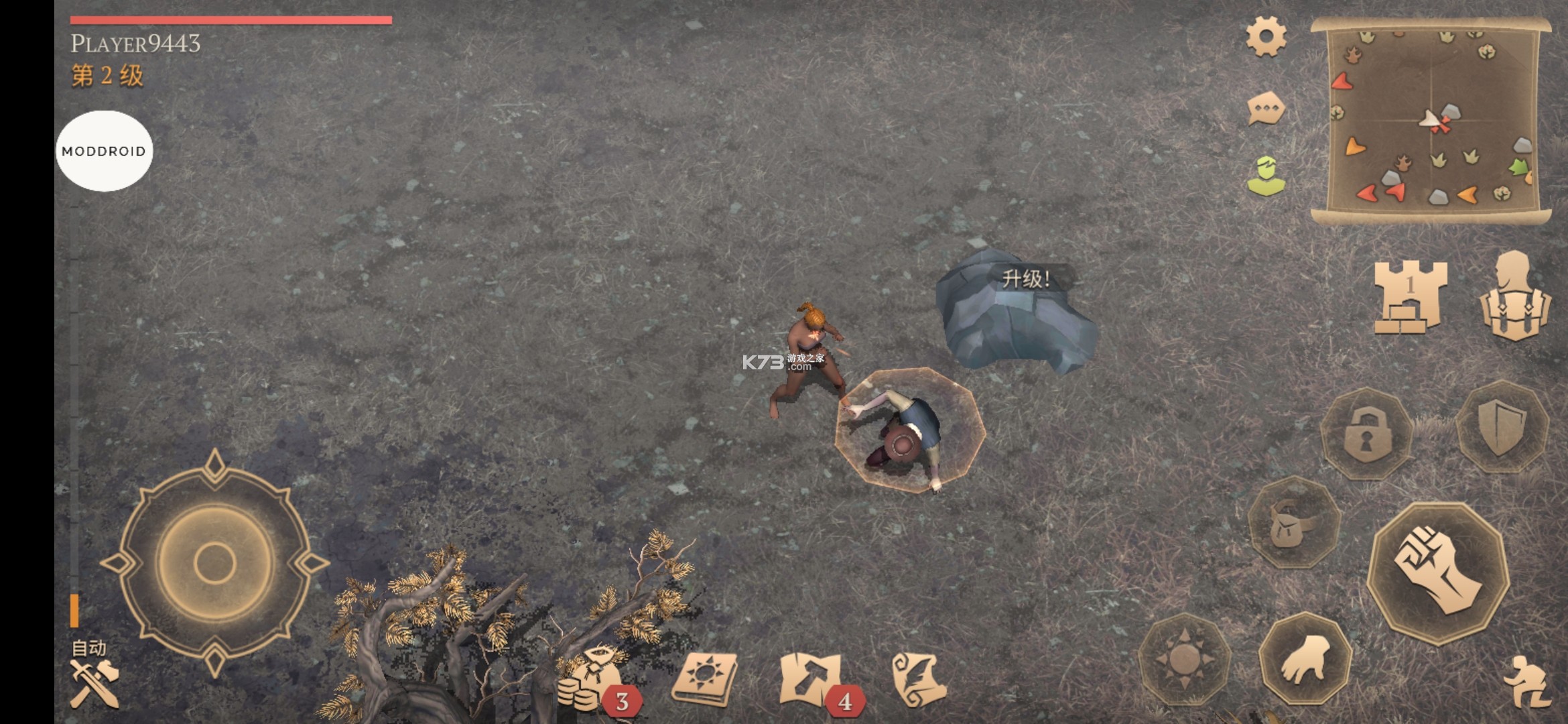Tap the locked padlock skill slot
Screen dimensions: 1568x724
click(x=1367, y=434)
